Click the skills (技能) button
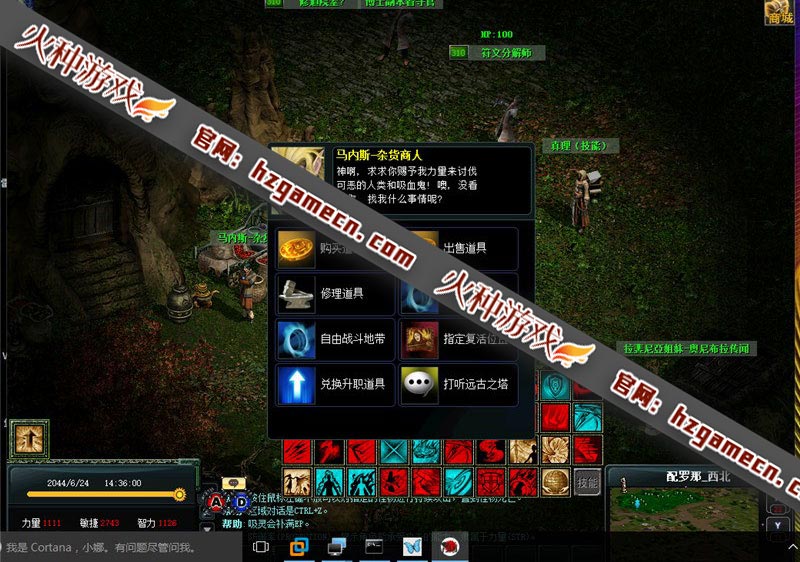The height and width of the screenshot is (562, 800). 588,481
